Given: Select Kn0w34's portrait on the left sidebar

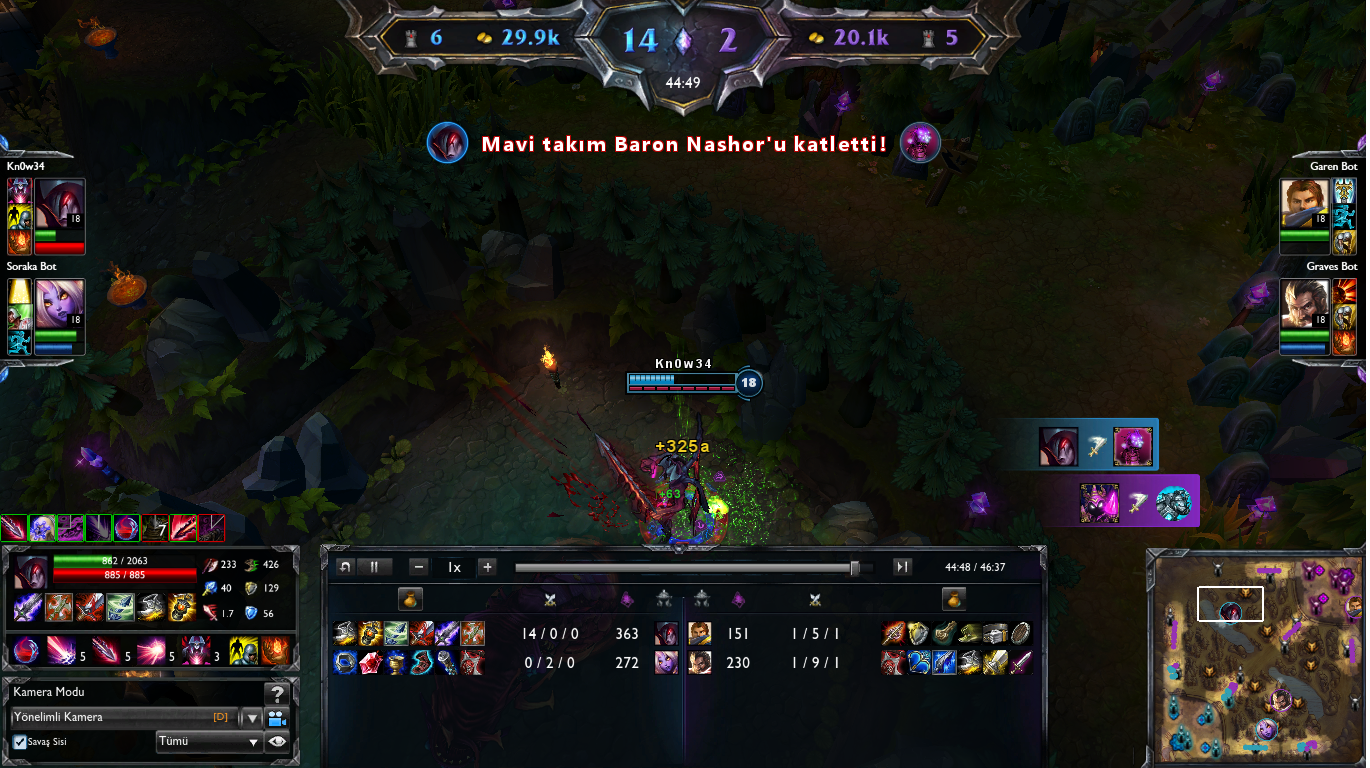Looking at the screenshot, I should click(x=59, y=204).
